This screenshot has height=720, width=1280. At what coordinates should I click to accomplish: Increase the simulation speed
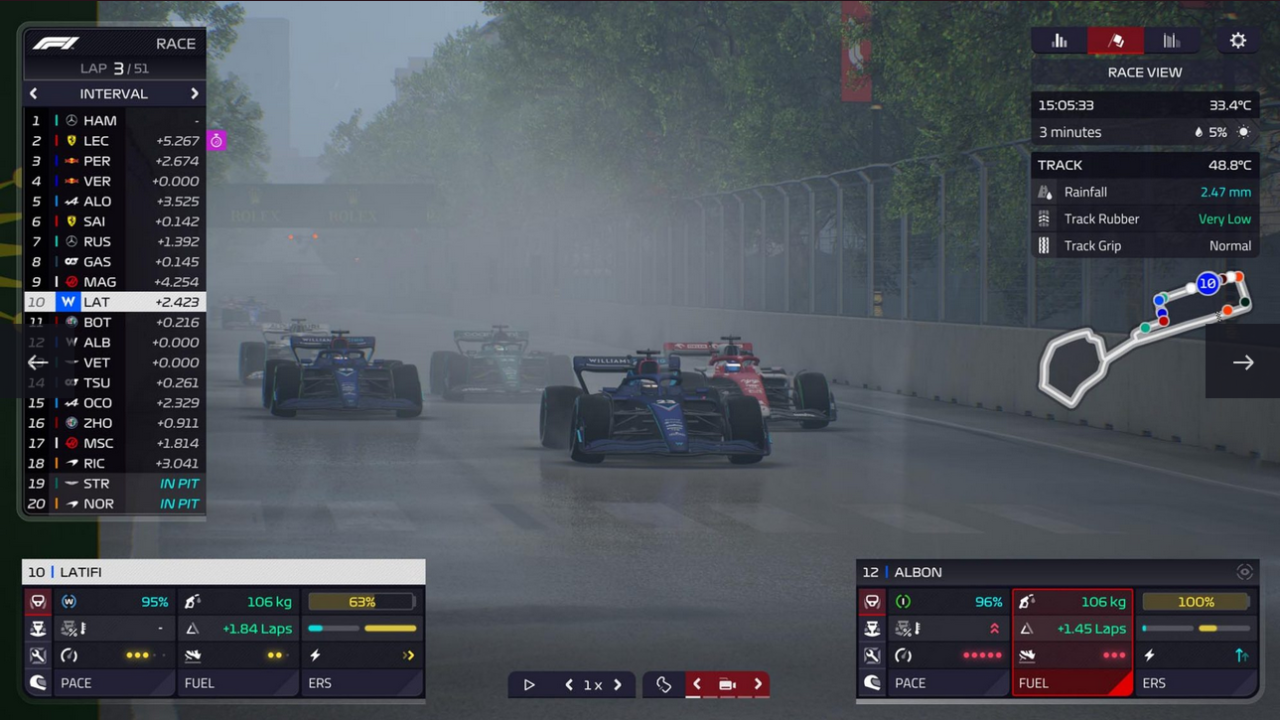tap(617, 685)
